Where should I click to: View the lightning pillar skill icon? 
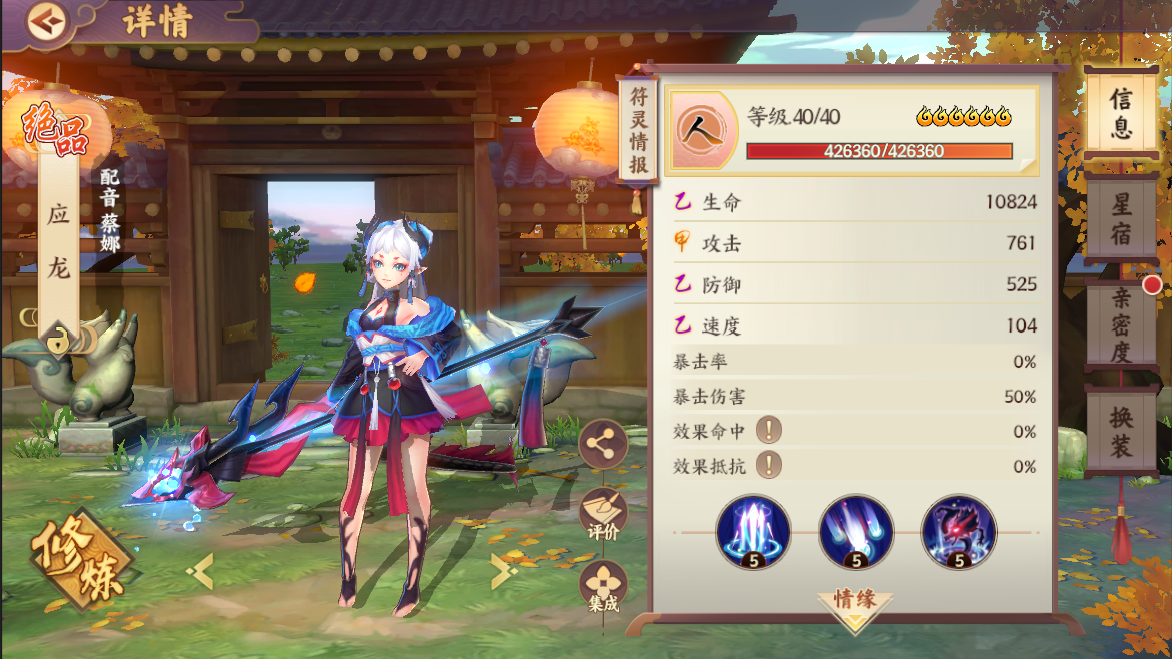pyautogui.click(x=753, y=531)
